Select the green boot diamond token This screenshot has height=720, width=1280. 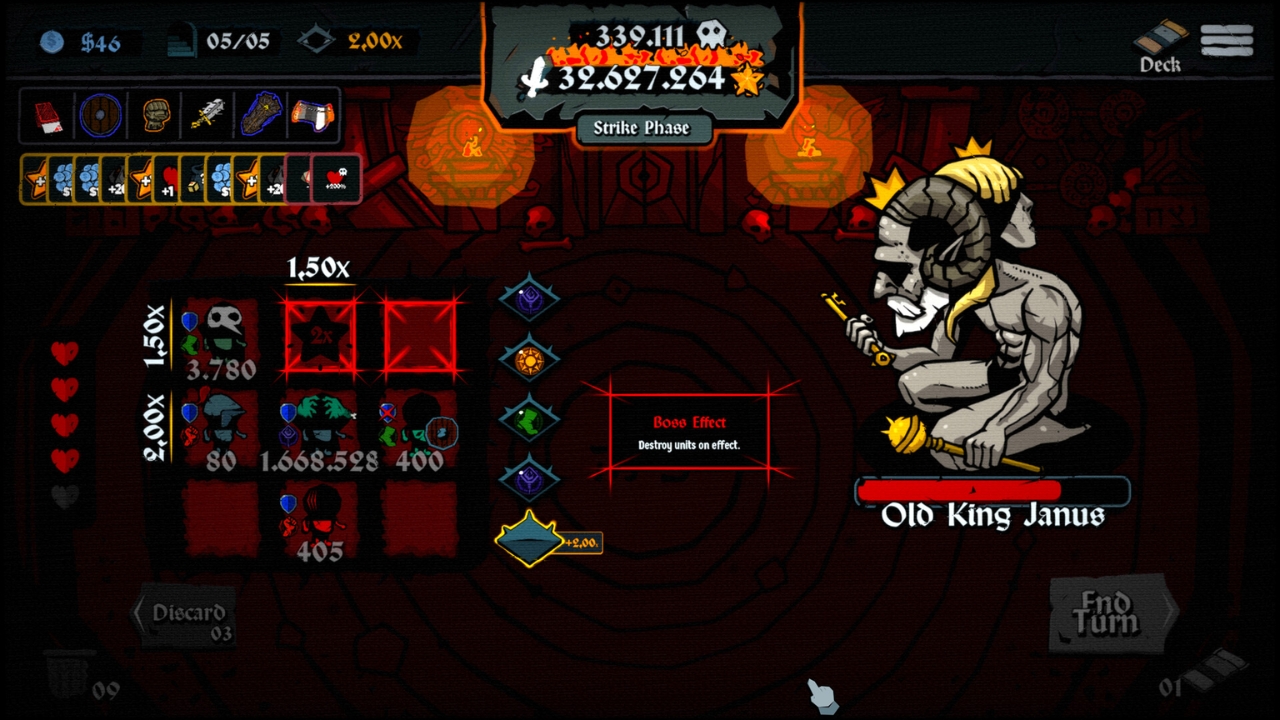pyautogui.click(x=529, y=419)
